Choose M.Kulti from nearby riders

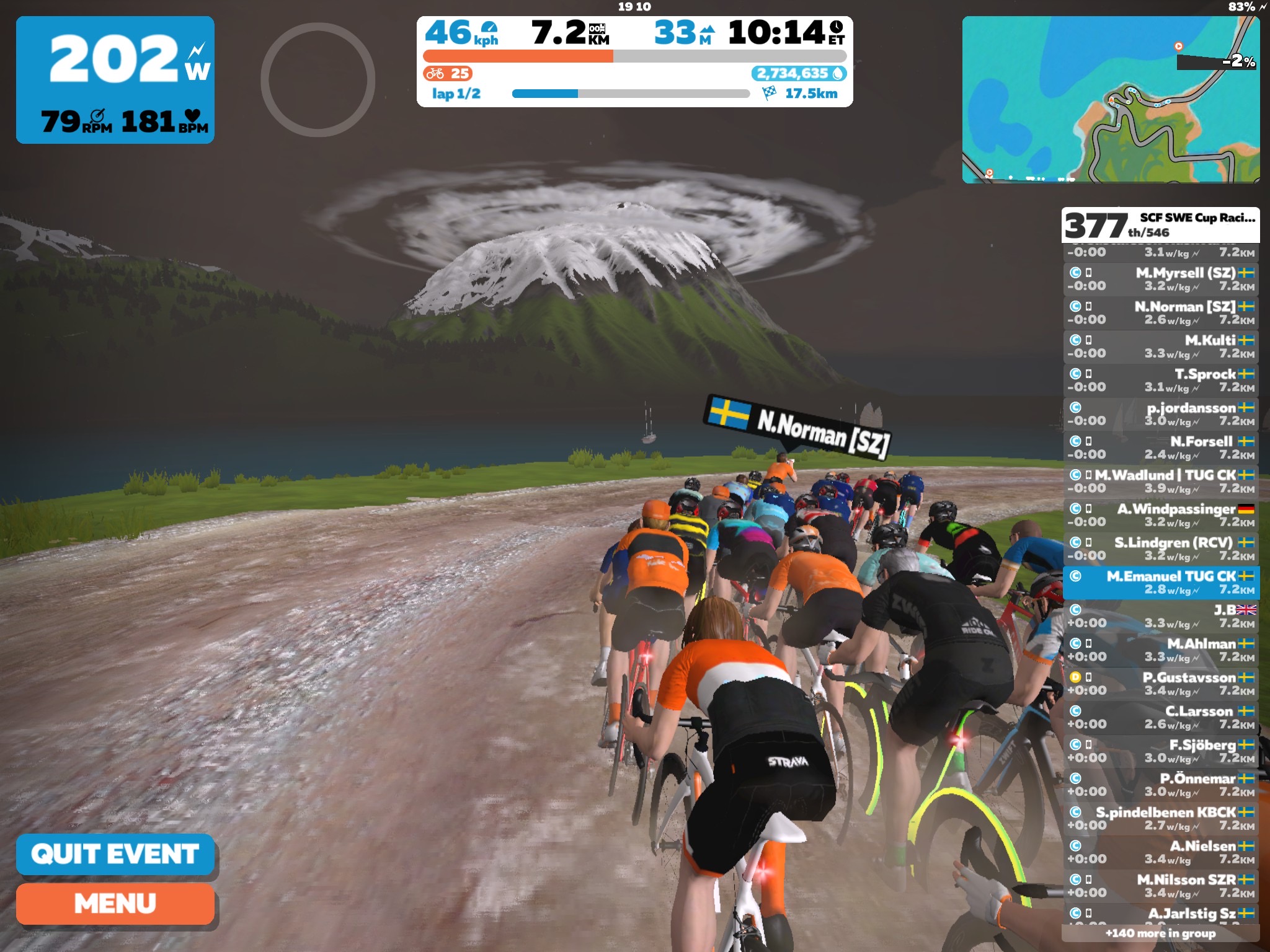tap(1161, 346)
